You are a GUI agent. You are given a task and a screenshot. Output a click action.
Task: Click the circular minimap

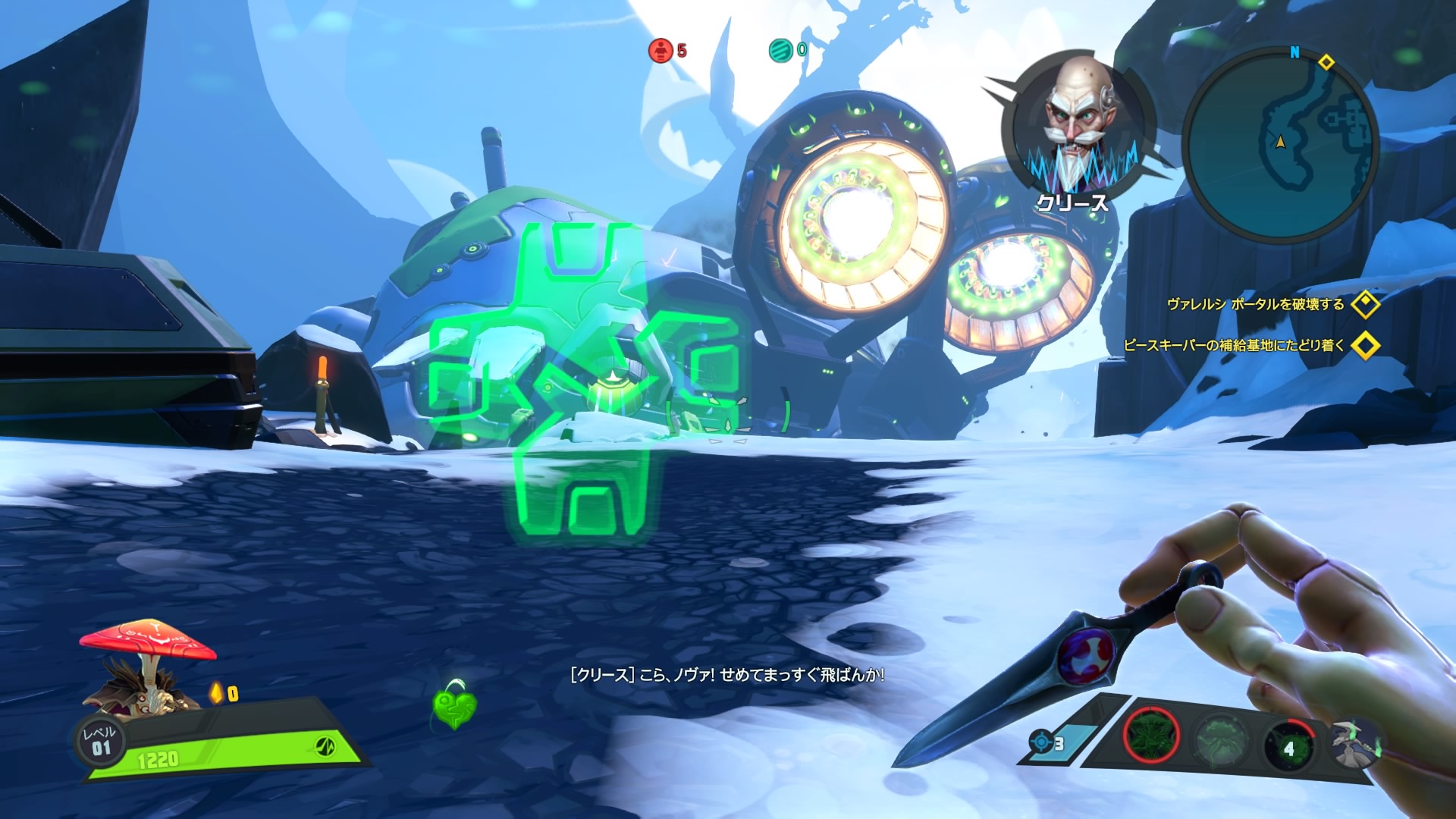click(1280, 144)
